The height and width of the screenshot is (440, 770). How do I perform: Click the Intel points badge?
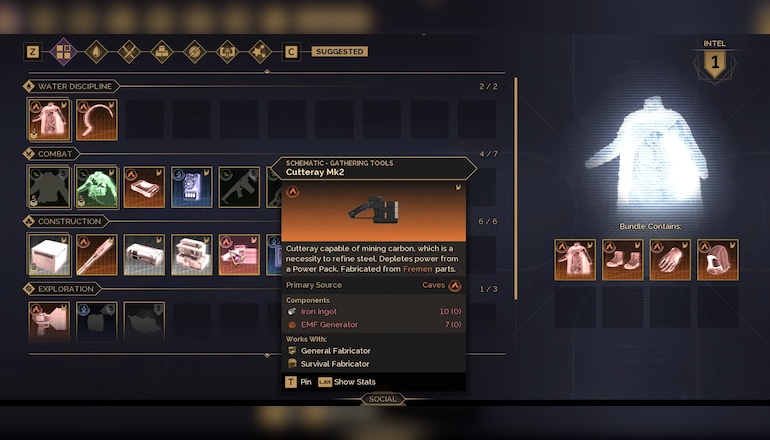[x=713, y=65]
